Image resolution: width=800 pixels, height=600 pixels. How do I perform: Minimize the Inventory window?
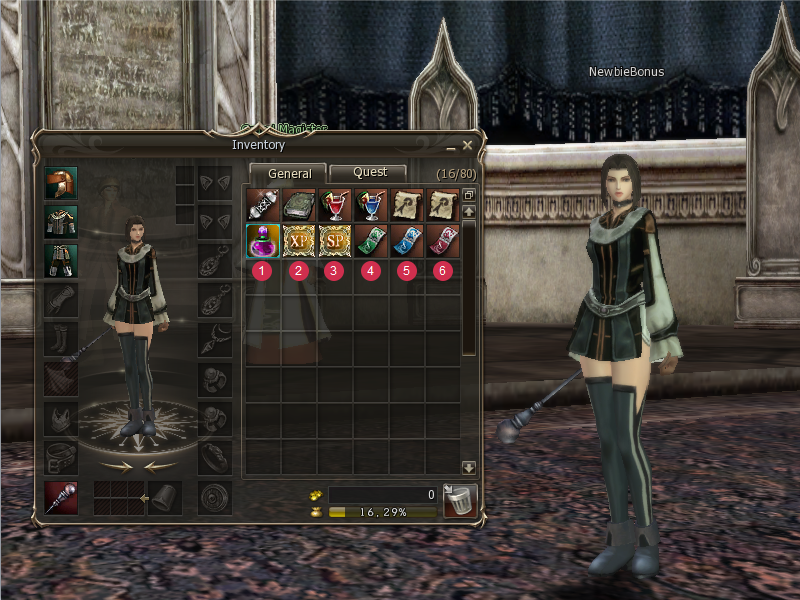[x=450, y=147]
